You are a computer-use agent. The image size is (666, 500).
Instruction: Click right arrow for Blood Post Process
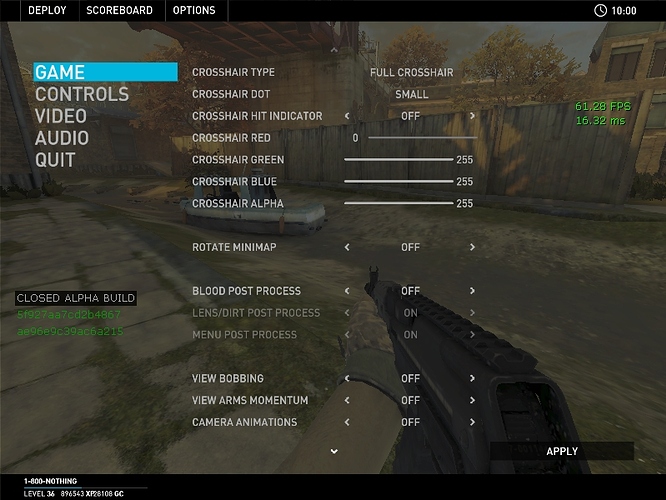point(472,291)
